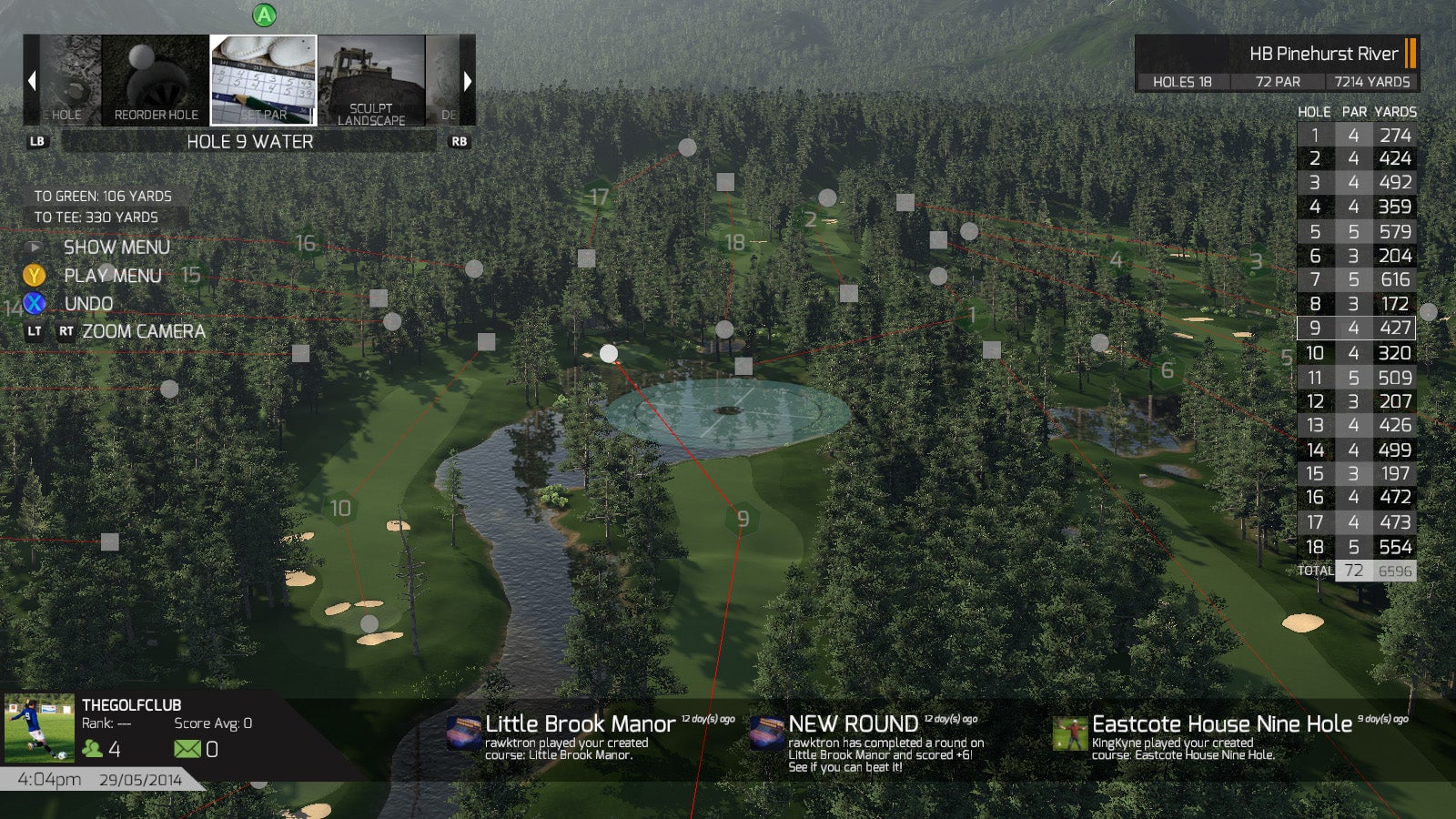Click hole 5 row in the scorecard
This screenshot has height=819, width=1456.
click(x=1355, y=232)
